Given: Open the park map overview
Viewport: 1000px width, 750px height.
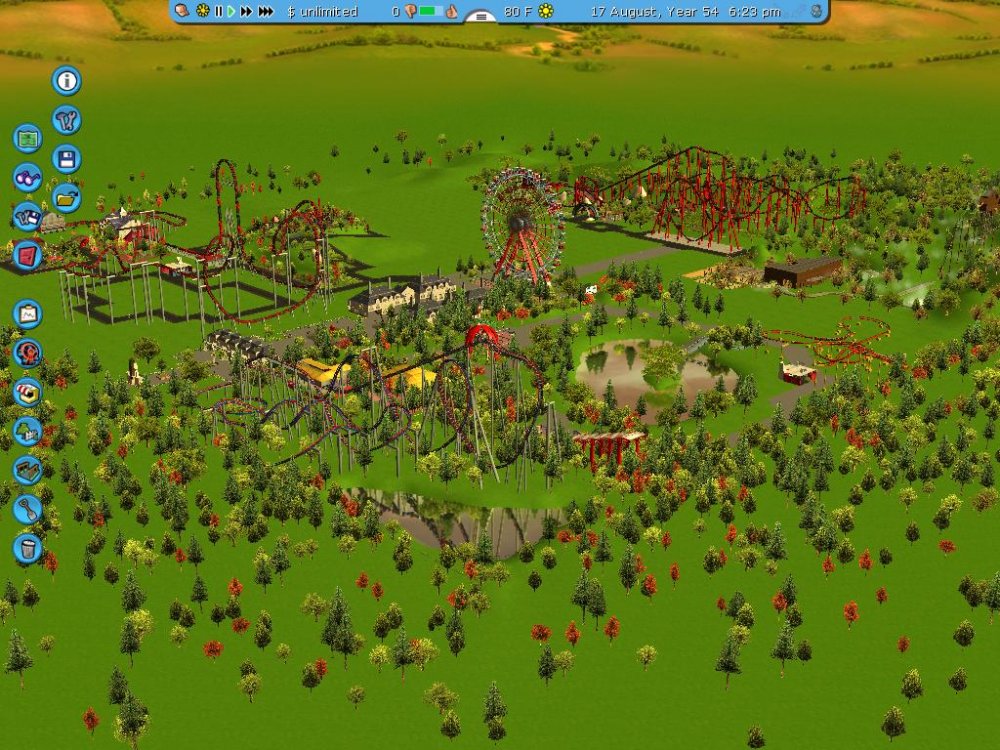Looking at the screenshot, I should tap(28, 138).
